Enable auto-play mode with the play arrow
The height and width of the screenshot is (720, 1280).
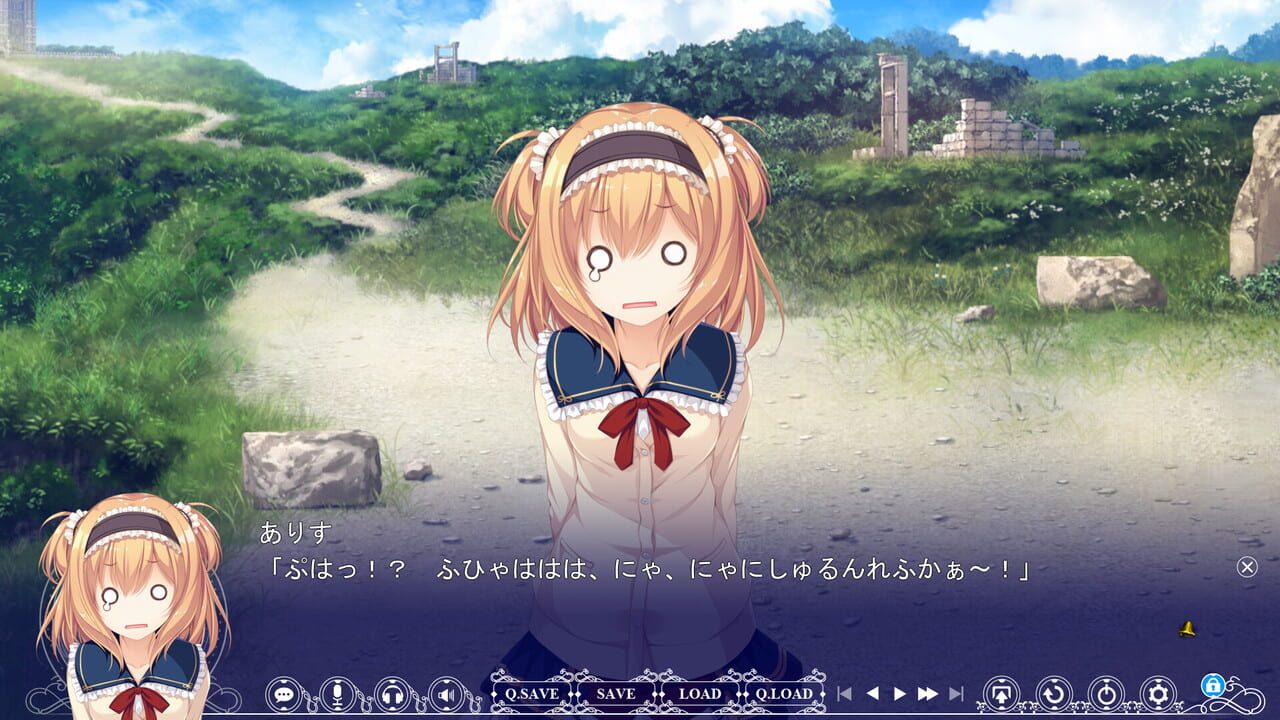[900, 692]
